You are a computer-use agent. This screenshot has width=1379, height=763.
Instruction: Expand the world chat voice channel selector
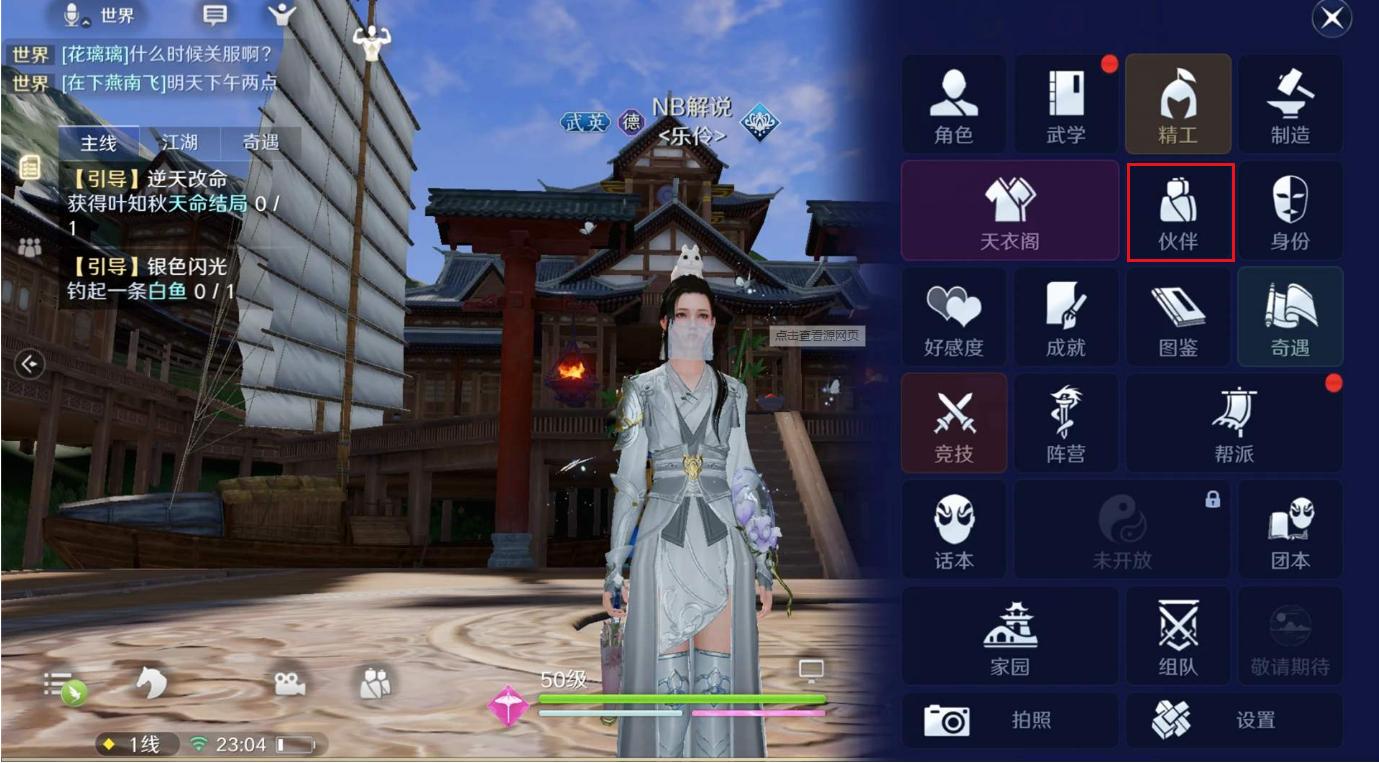[90, 17]
